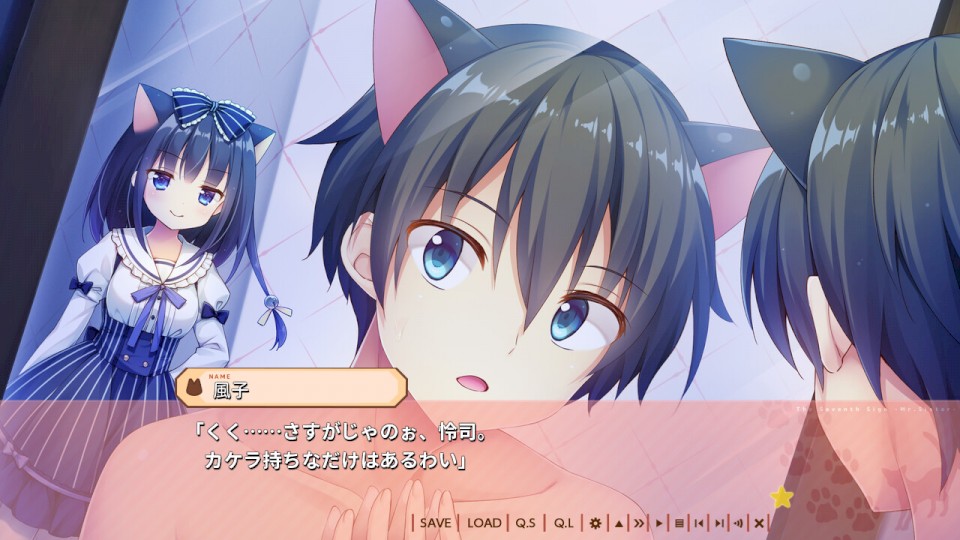Jump back with the previous-scene icon
The width and height of the screenshot is (960, 540).
point(699,523)
